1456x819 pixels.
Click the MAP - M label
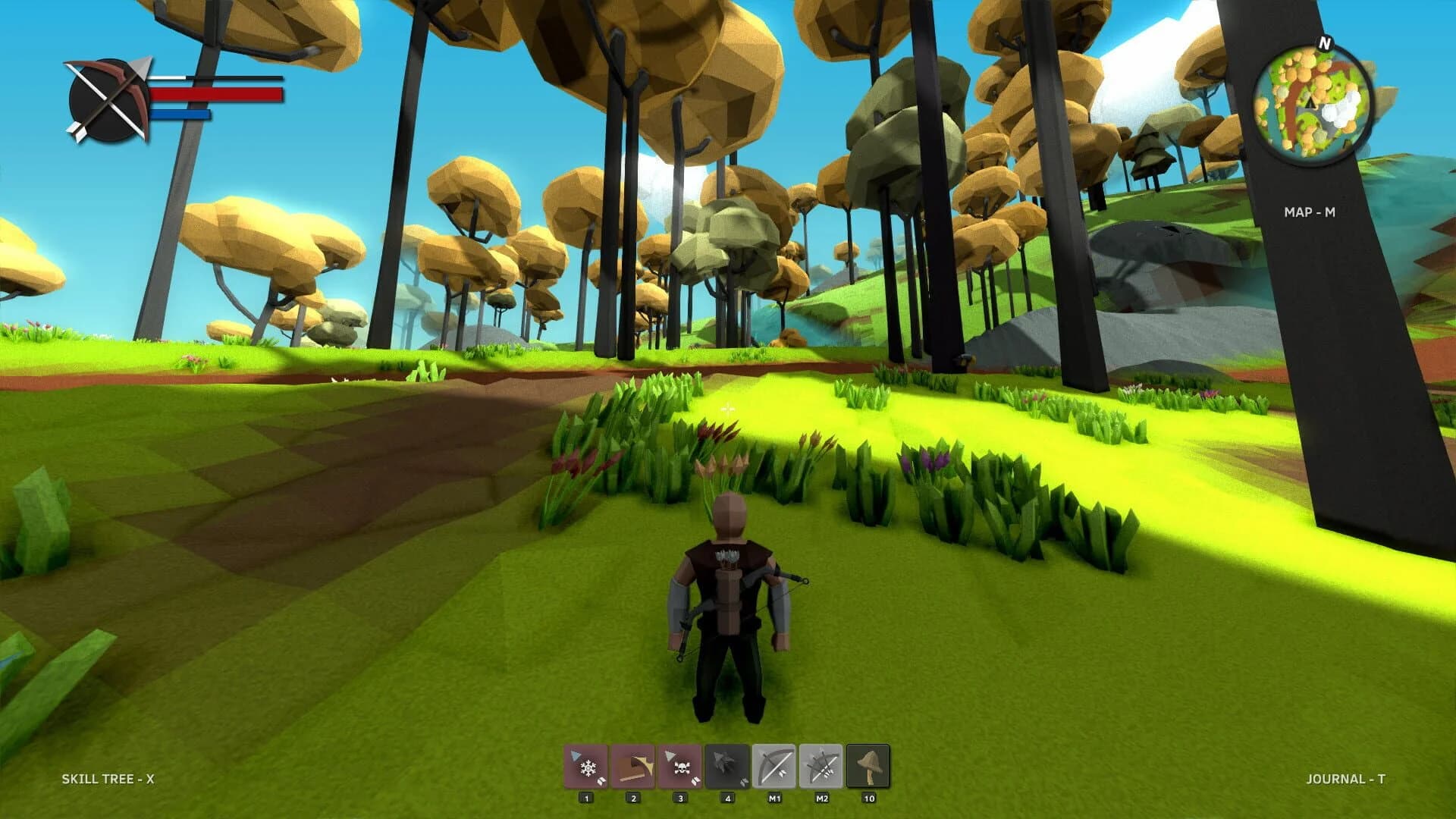pos(1311,214)
